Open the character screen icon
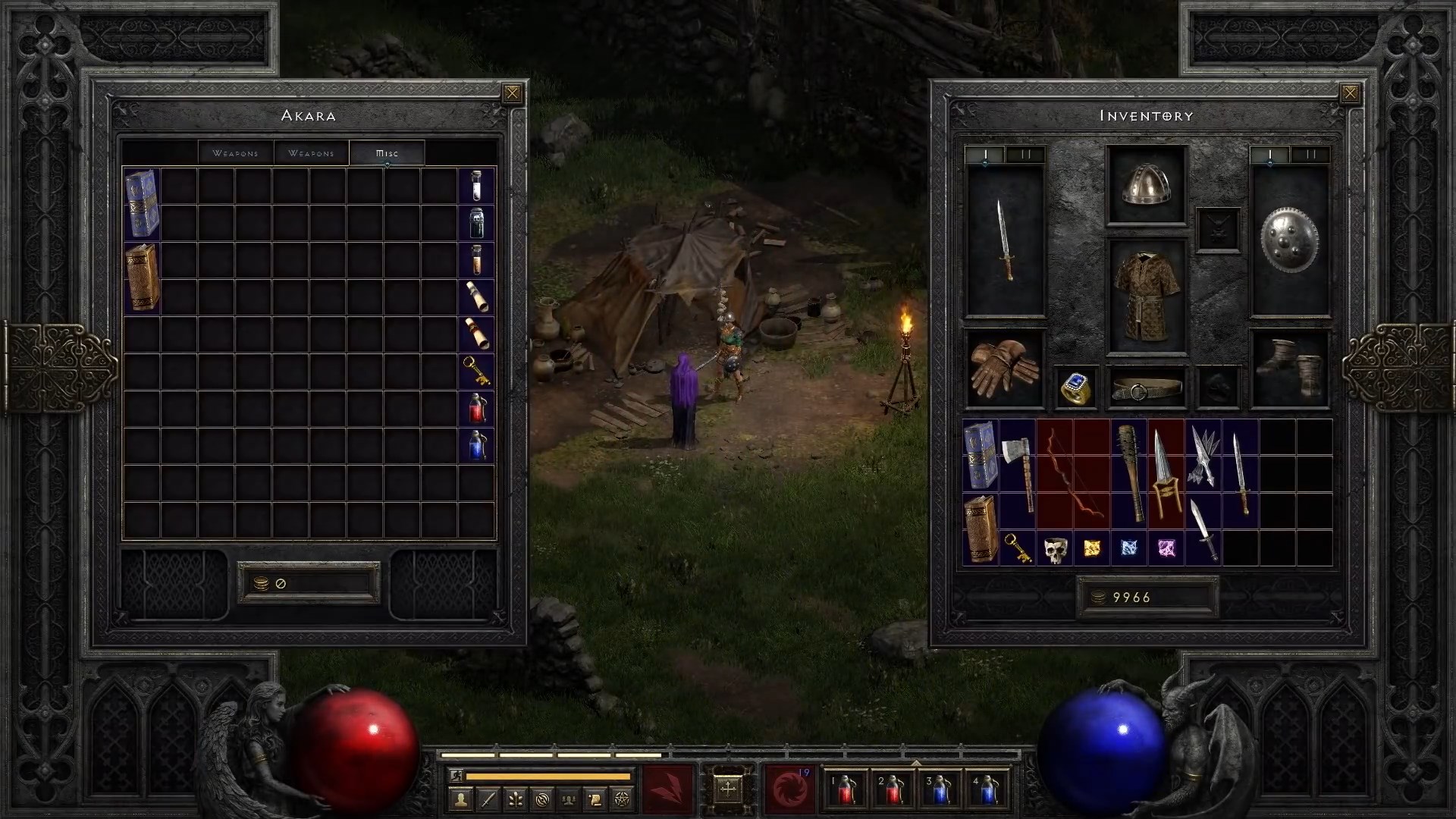The width and height of the screenshot is (1456, 819). 462,798
